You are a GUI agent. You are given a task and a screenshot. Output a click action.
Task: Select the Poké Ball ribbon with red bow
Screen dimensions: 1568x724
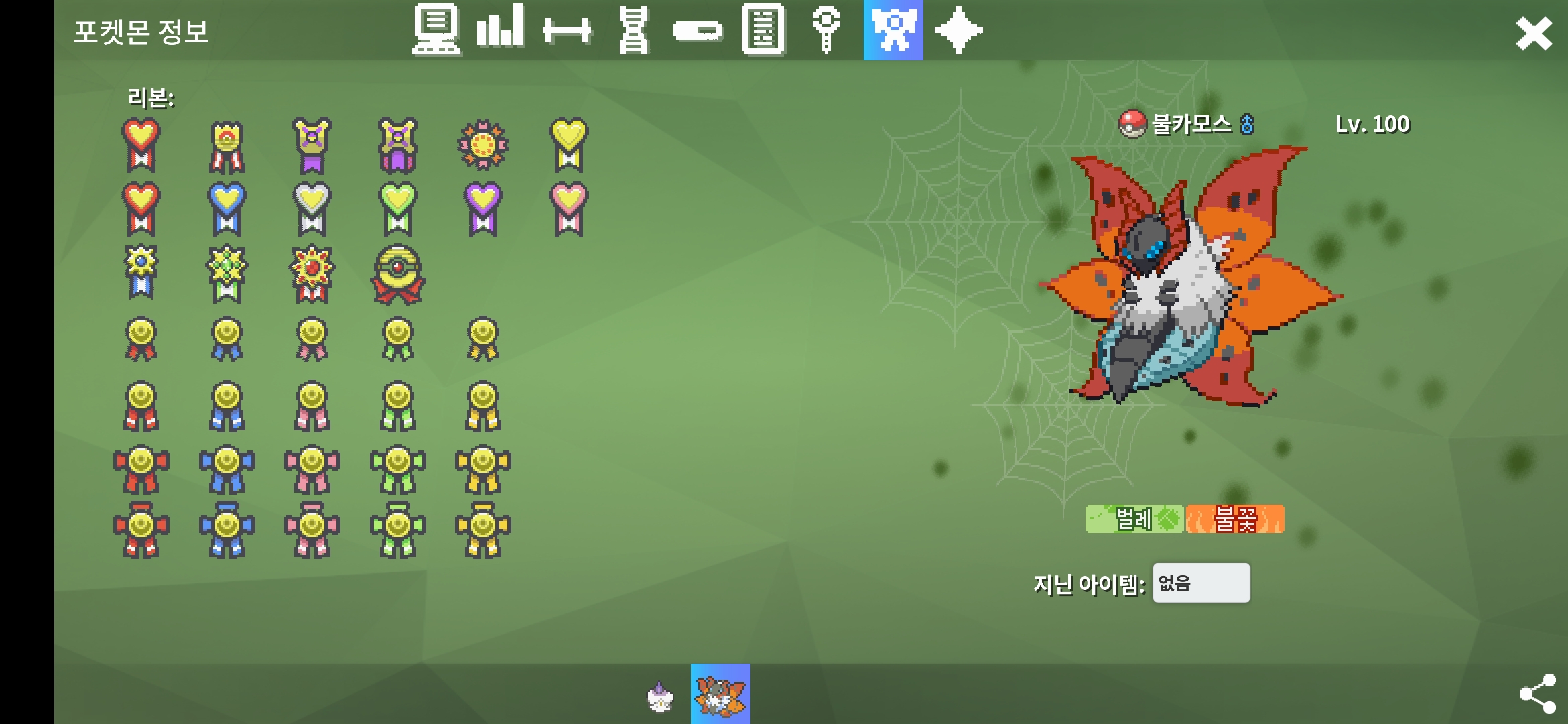(397, 274)
